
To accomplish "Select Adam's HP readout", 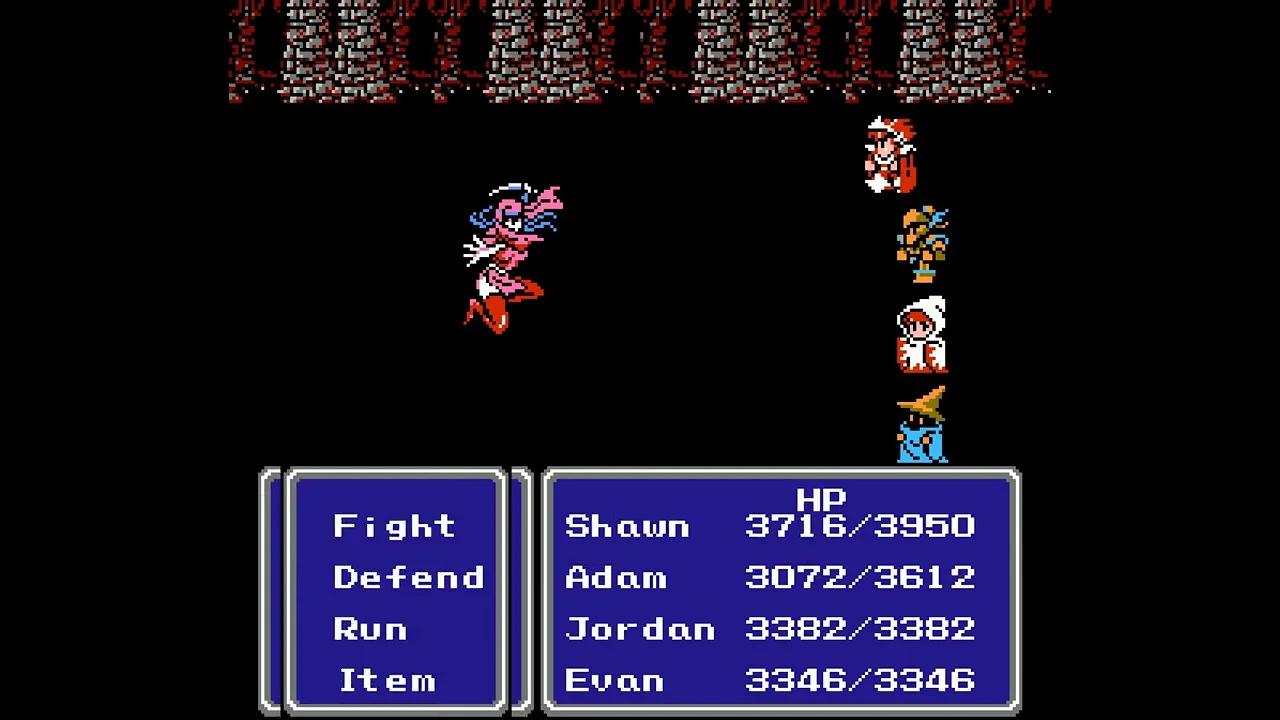I will pyautogui.click(x=858, y=577).
